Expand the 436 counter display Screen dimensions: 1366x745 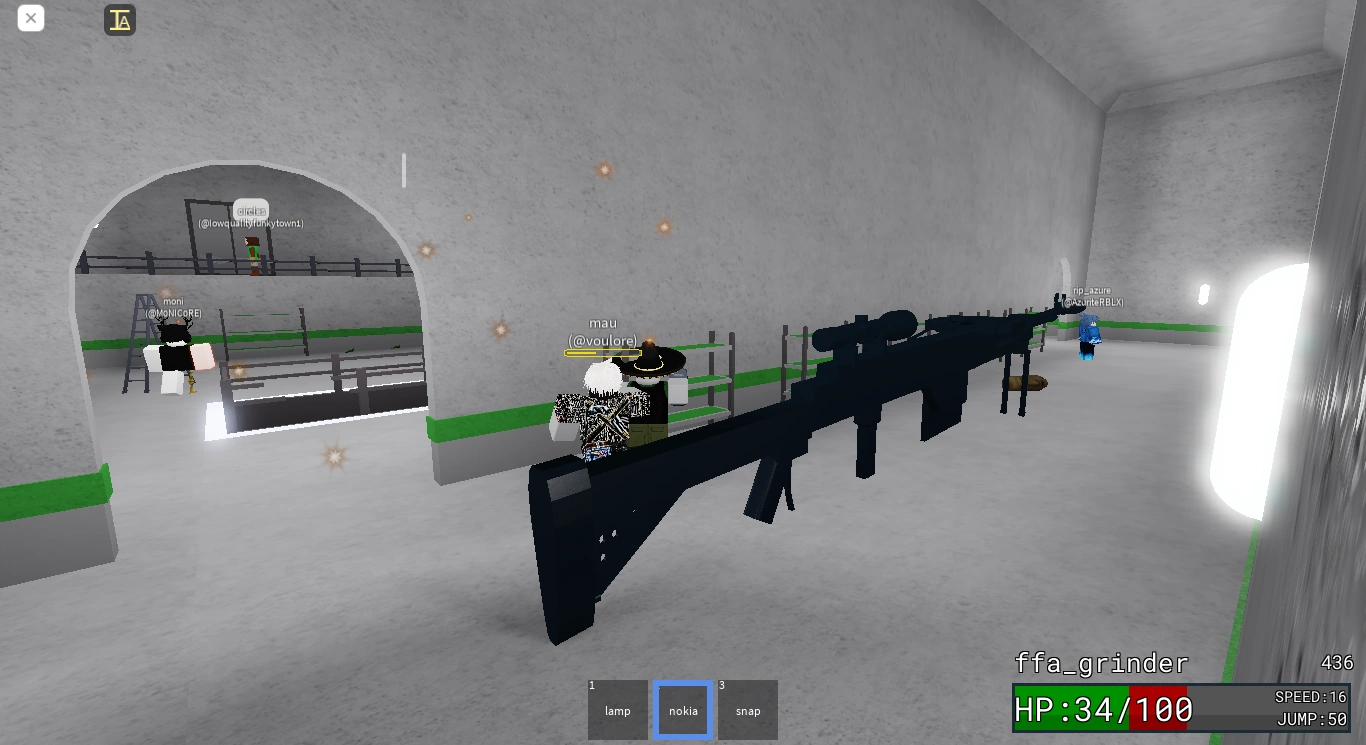coord(1335,662)
